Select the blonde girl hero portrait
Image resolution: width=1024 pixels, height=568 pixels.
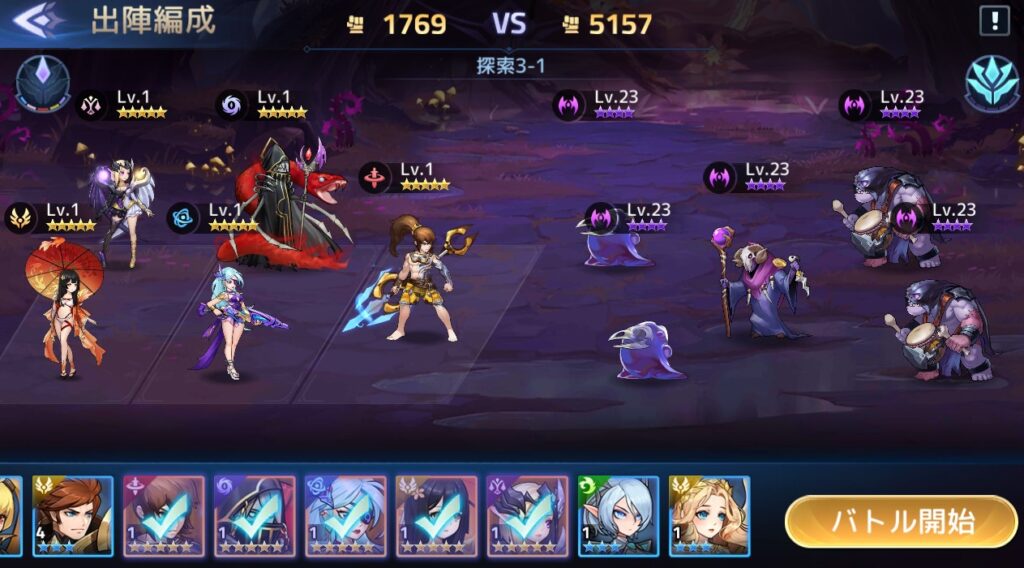click(x=709, y=515)
